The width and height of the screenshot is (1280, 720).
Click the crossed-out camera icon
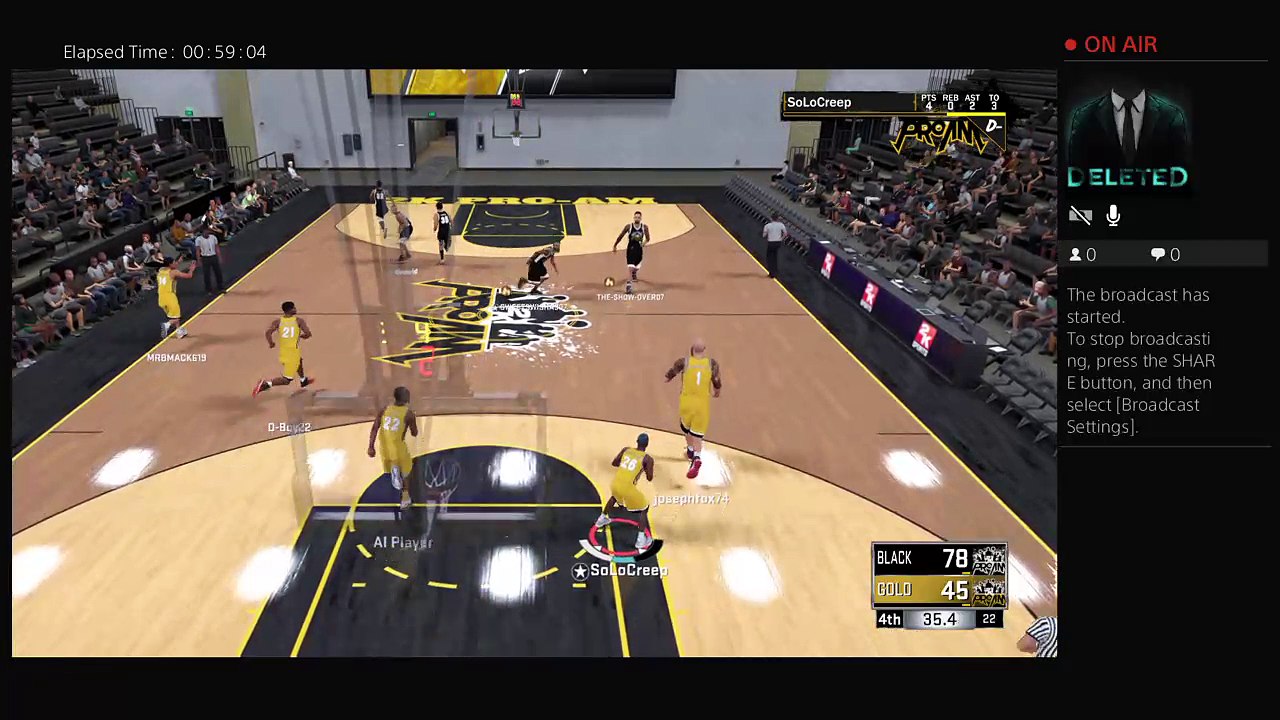click(1080, 216)
